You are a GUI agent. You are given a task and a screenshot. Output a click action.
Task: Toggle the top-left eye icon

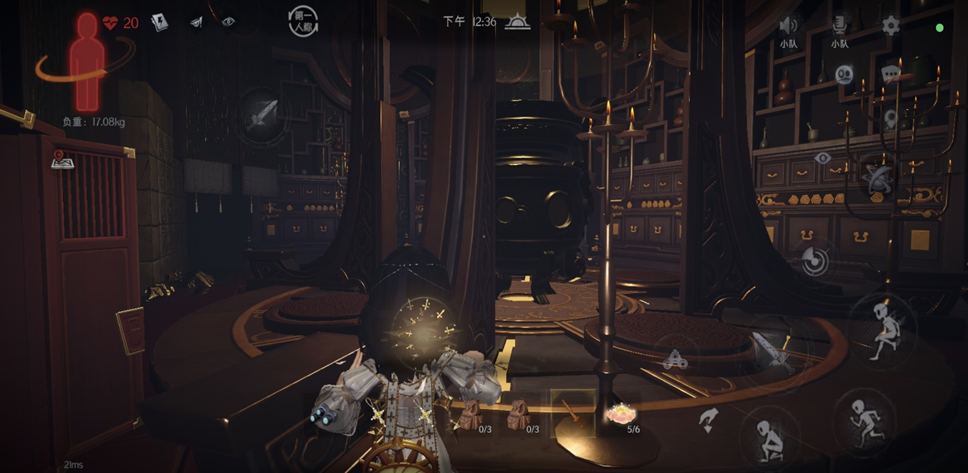coord(228,22)
